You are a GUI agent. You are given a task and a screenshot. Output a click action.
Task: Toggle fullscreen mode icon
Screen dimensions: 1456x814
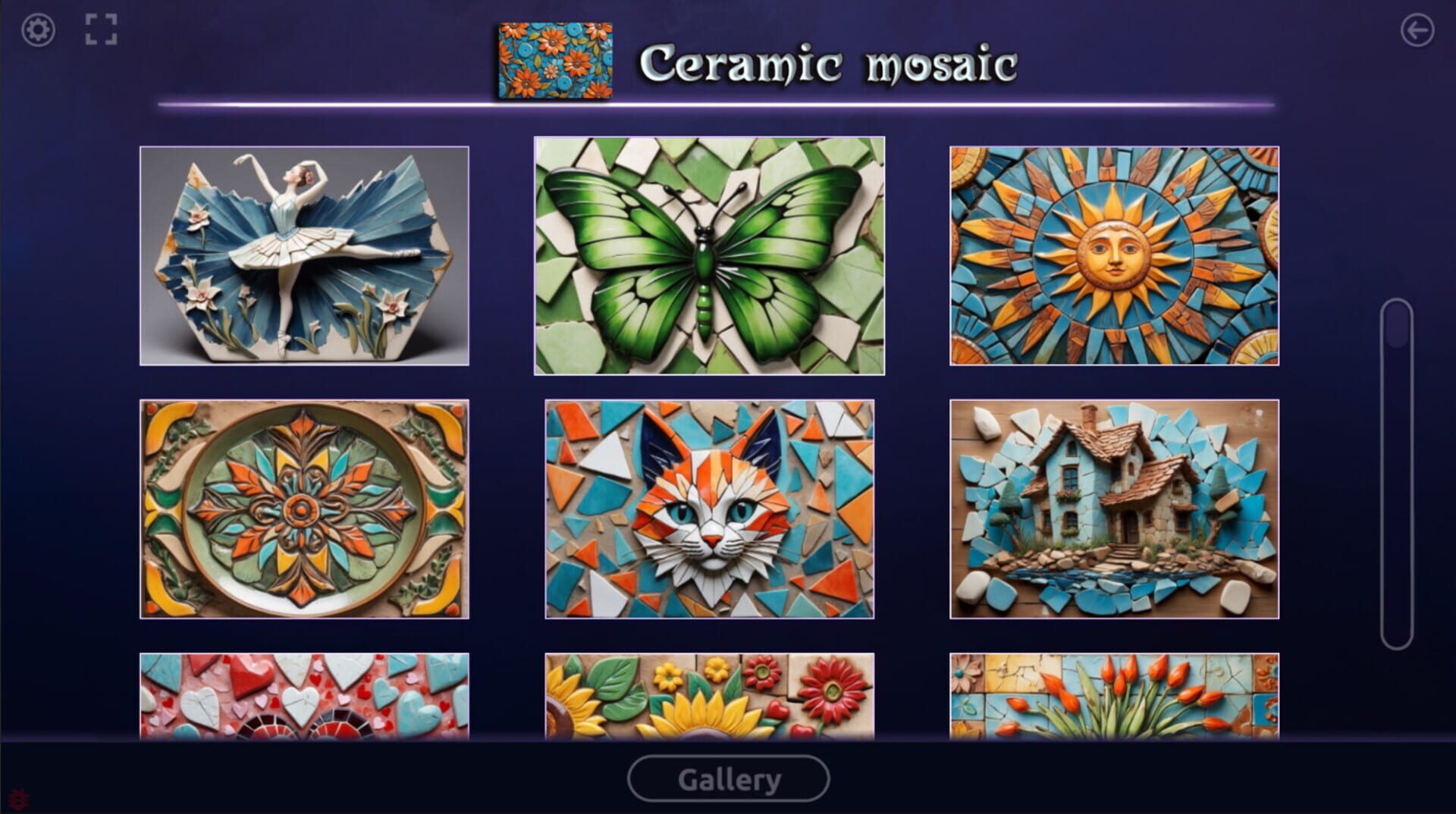[x=102, y=30]
